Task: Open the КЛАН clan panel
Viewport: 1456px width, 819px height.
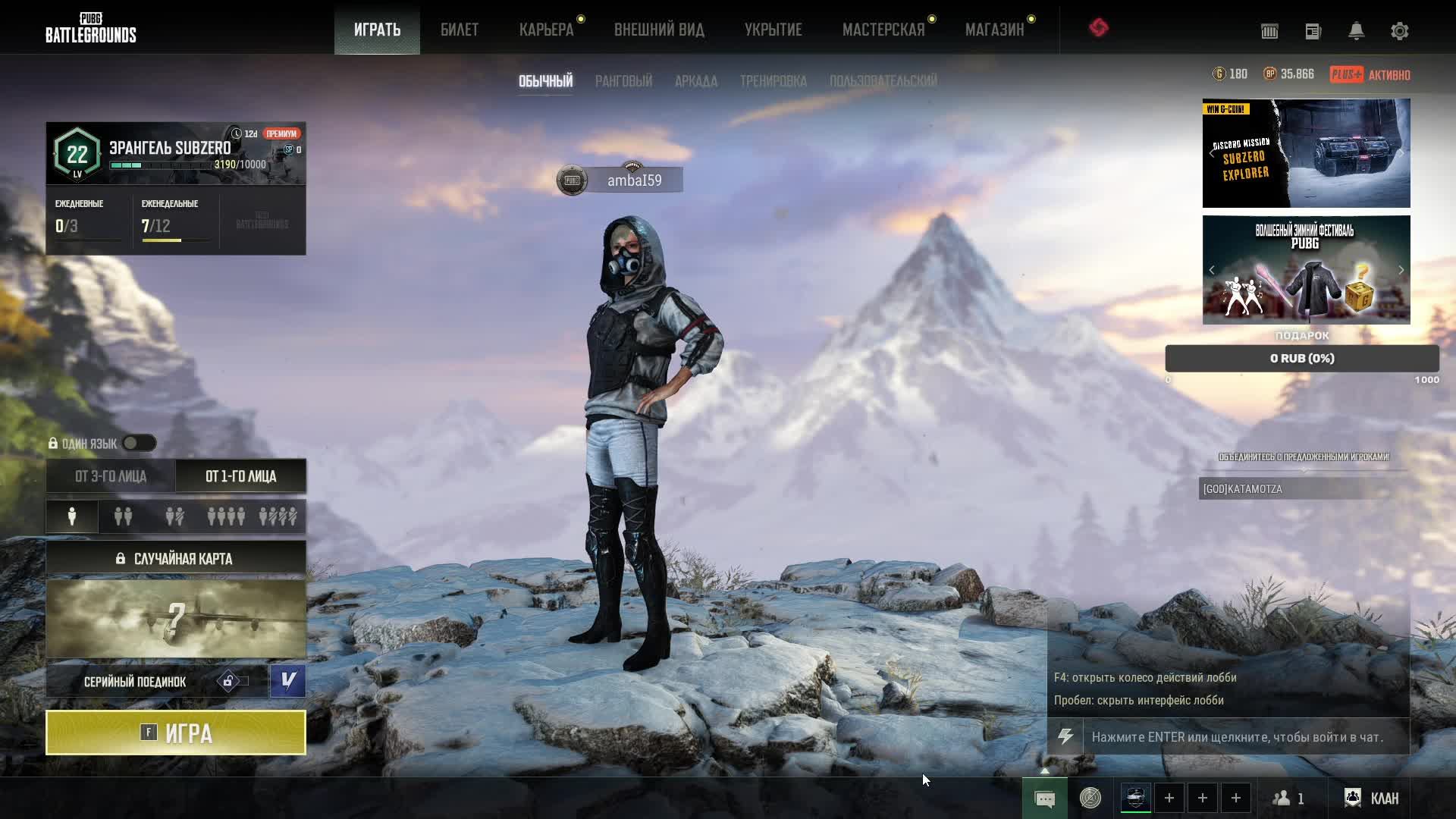Action: [1372, 799]
